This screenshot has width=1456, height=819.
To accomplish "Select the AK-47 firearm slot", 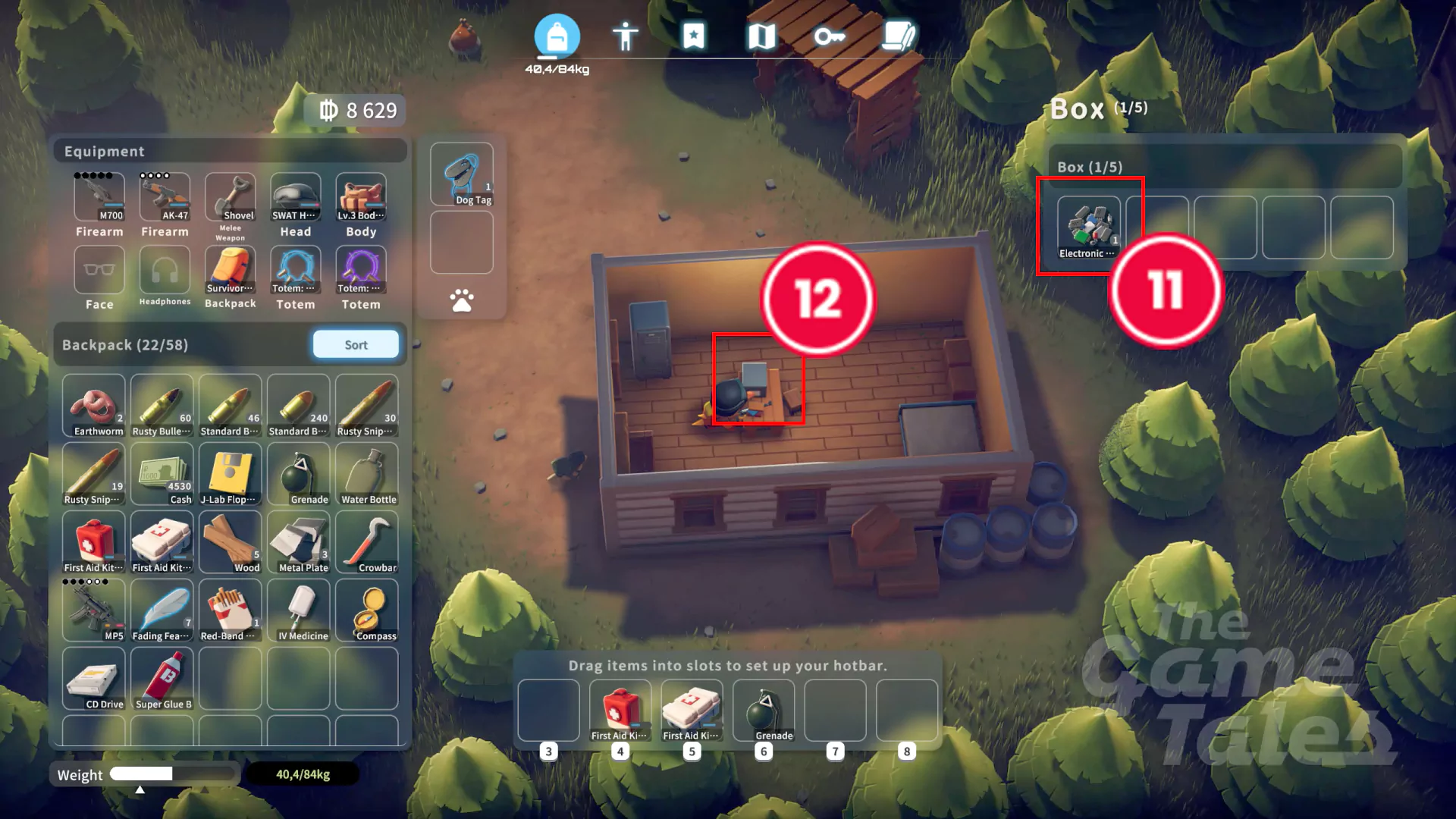I will [165, 197].
